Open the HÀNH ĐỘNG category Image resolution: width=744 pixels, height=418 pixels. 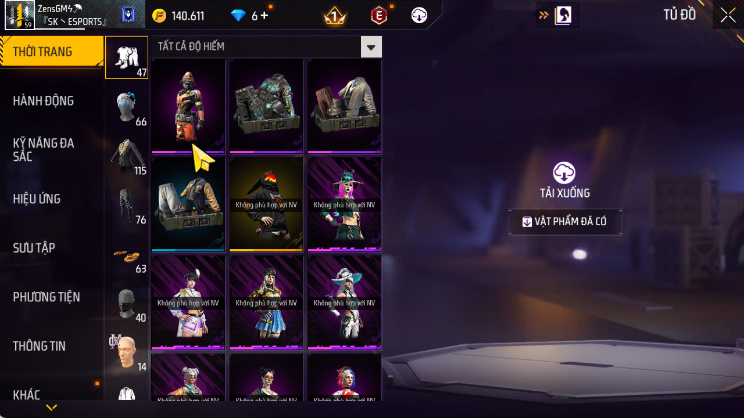[43, 101]
